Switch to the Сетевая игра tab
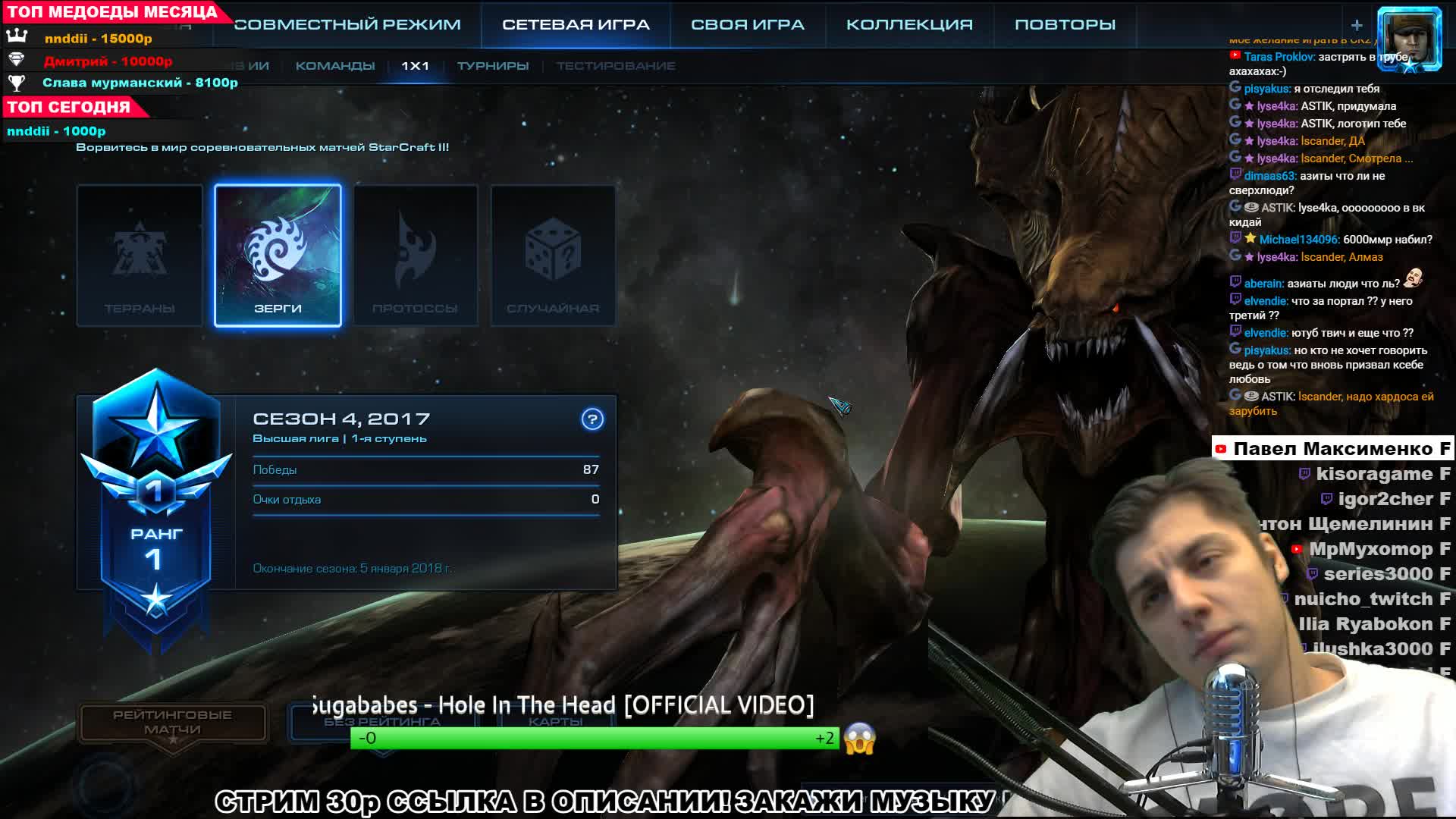 coord(576,24)
